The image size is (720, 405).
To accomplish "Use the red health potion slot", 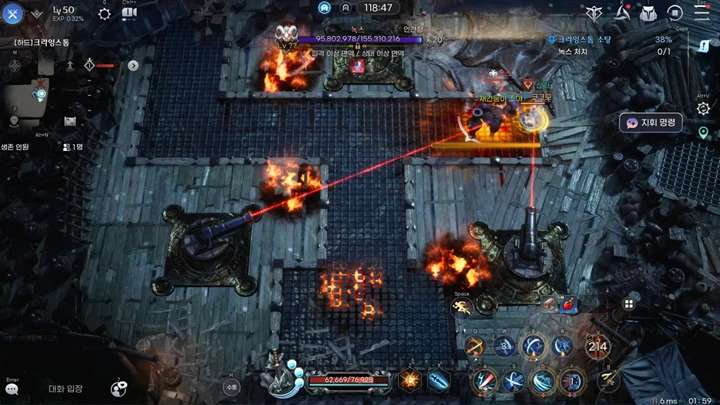I will pyautogui.click(x=569, y=305).
